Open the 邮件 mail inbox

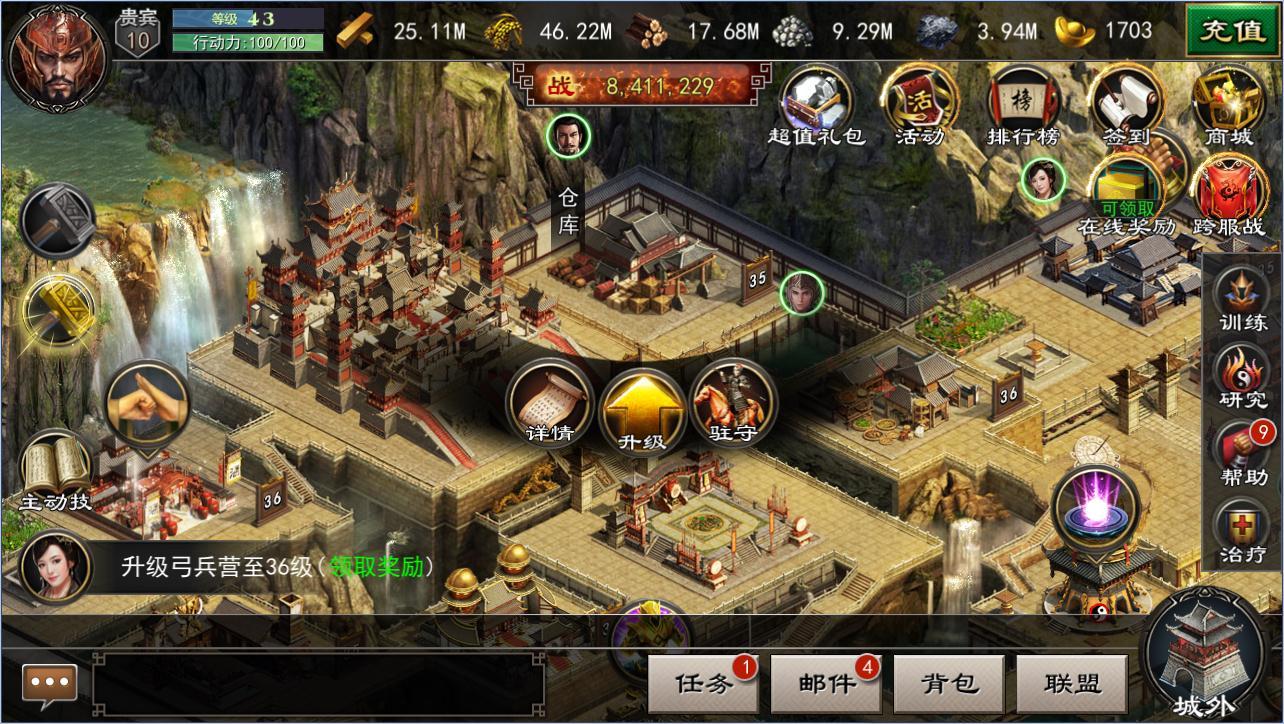[x=826, y=684]
